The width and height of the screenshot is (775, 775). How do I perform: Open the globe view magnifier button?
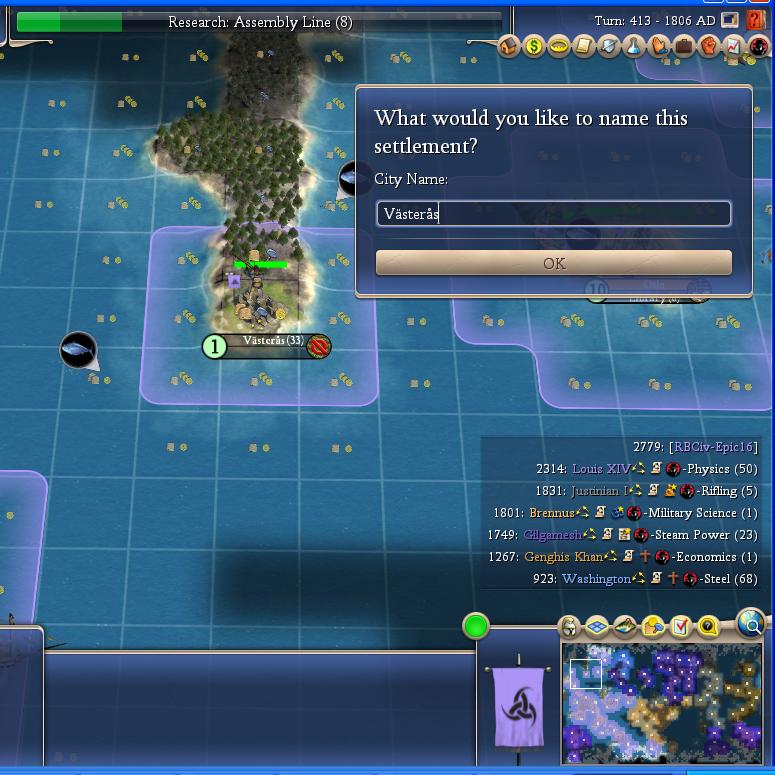pyautogui.click(x=750, y=623)
